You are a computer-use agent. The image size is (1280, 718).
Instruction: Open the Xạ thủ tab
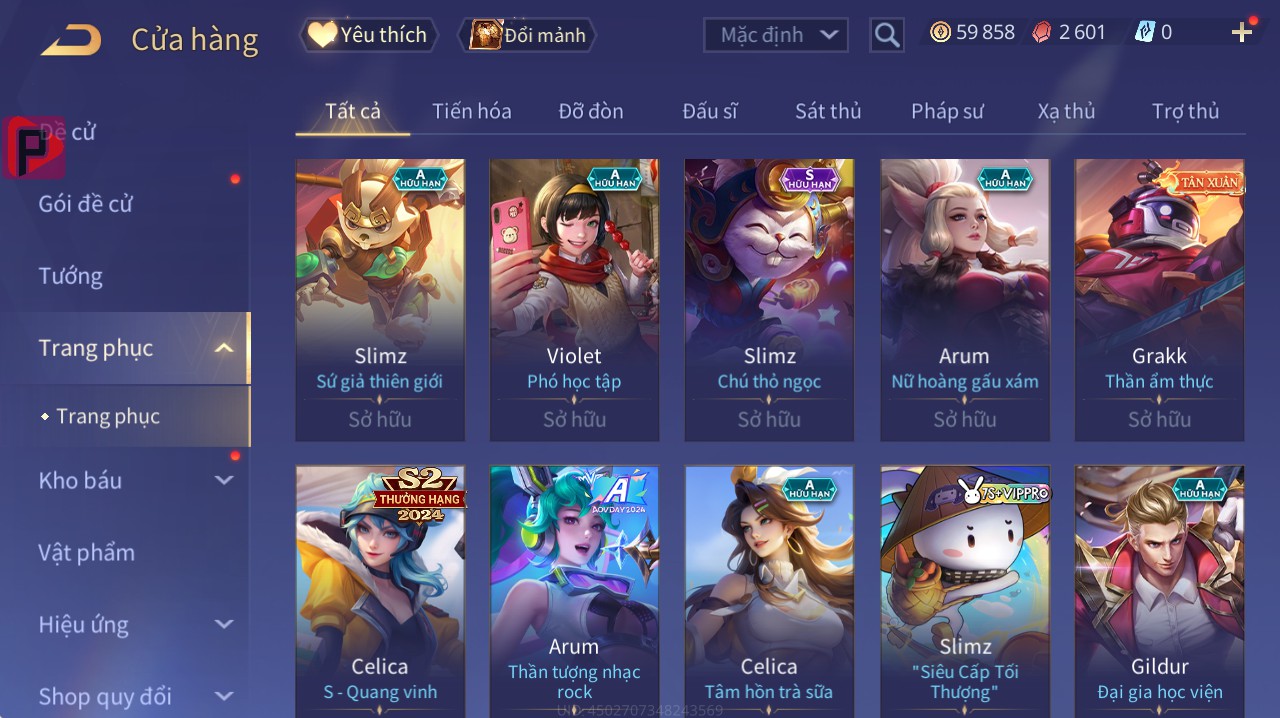pyautogui.click(x=1066, y=111)
